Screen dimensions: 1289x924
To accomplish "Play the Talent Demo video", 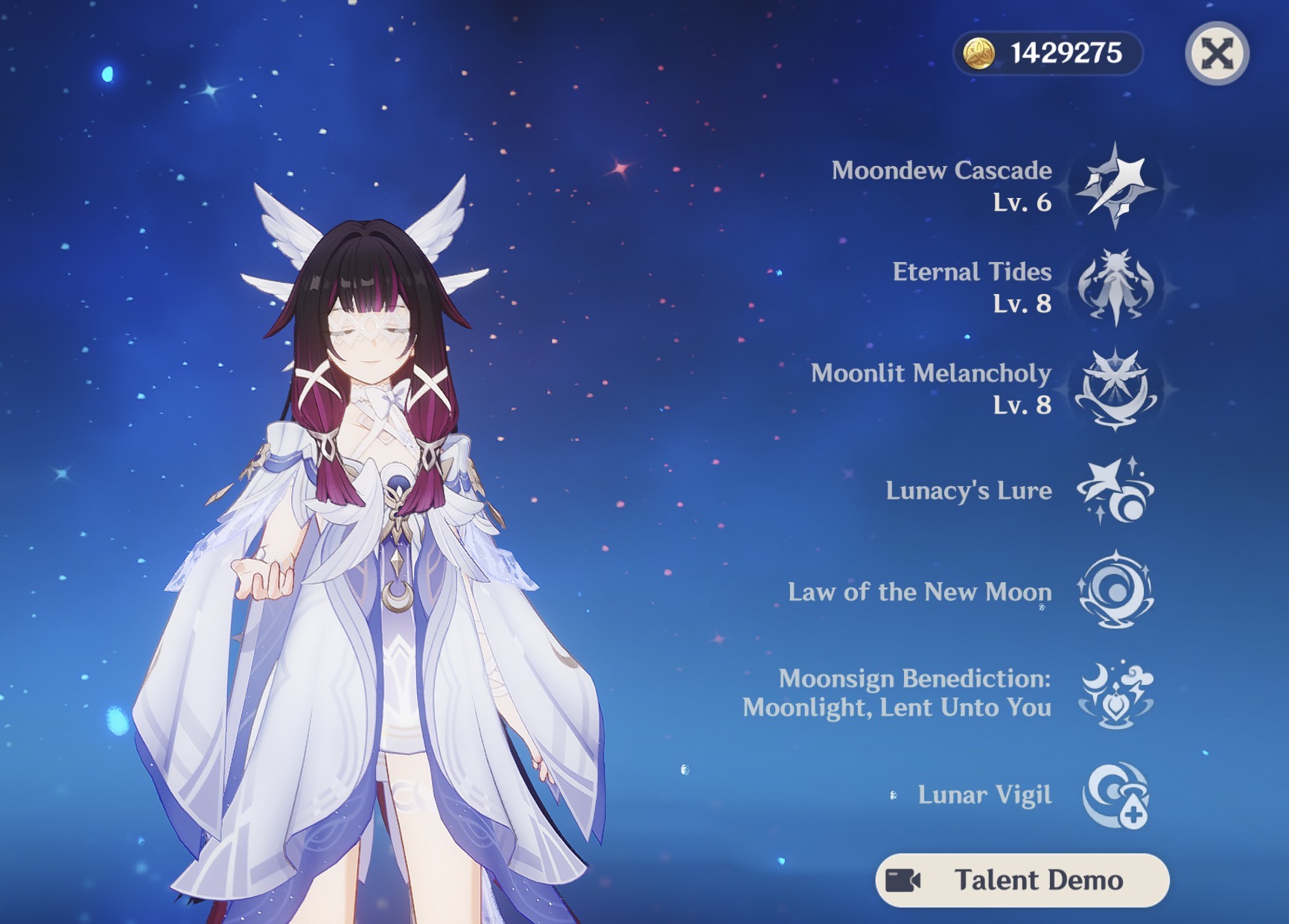I will pyautogui.click(x=1022, y=880).
